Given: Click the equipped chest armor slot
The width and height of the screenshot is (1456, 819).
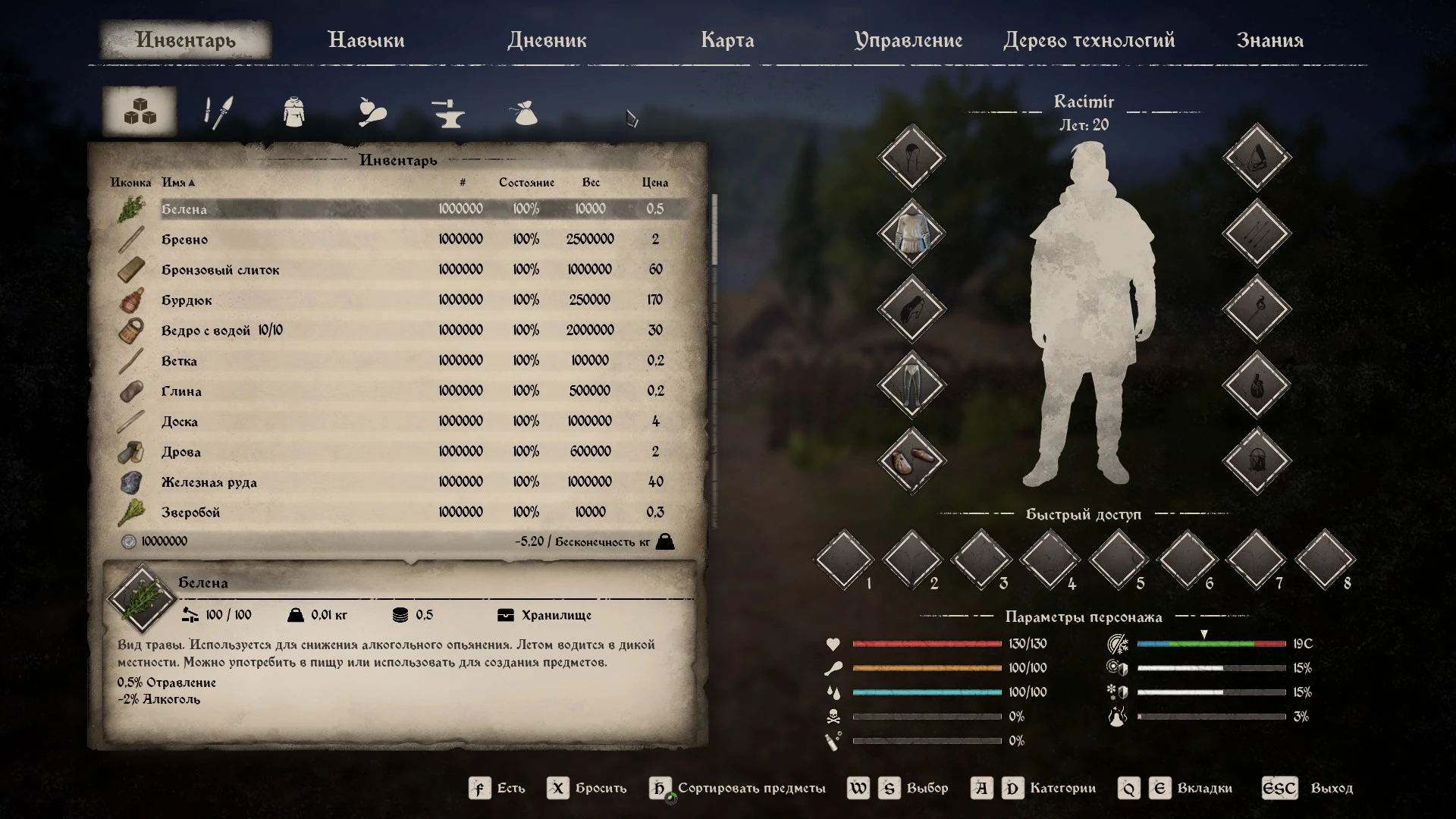Looking at the screenshot, I should tap(911, 232).
